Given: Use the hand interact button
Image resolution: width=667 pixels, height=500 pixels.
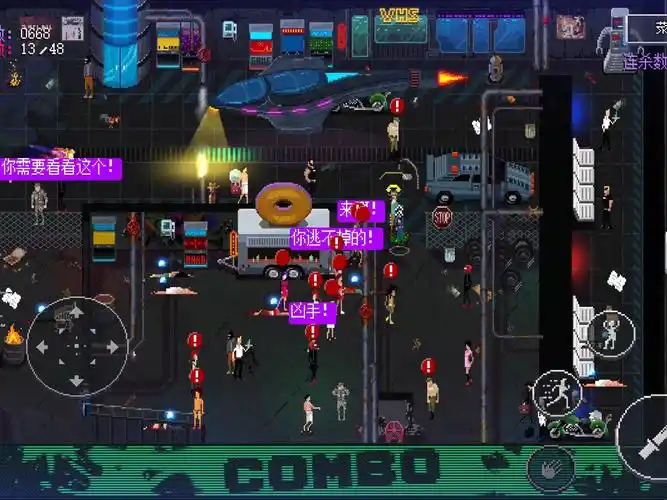Looking at the screenshot, I should coord(551,466).
